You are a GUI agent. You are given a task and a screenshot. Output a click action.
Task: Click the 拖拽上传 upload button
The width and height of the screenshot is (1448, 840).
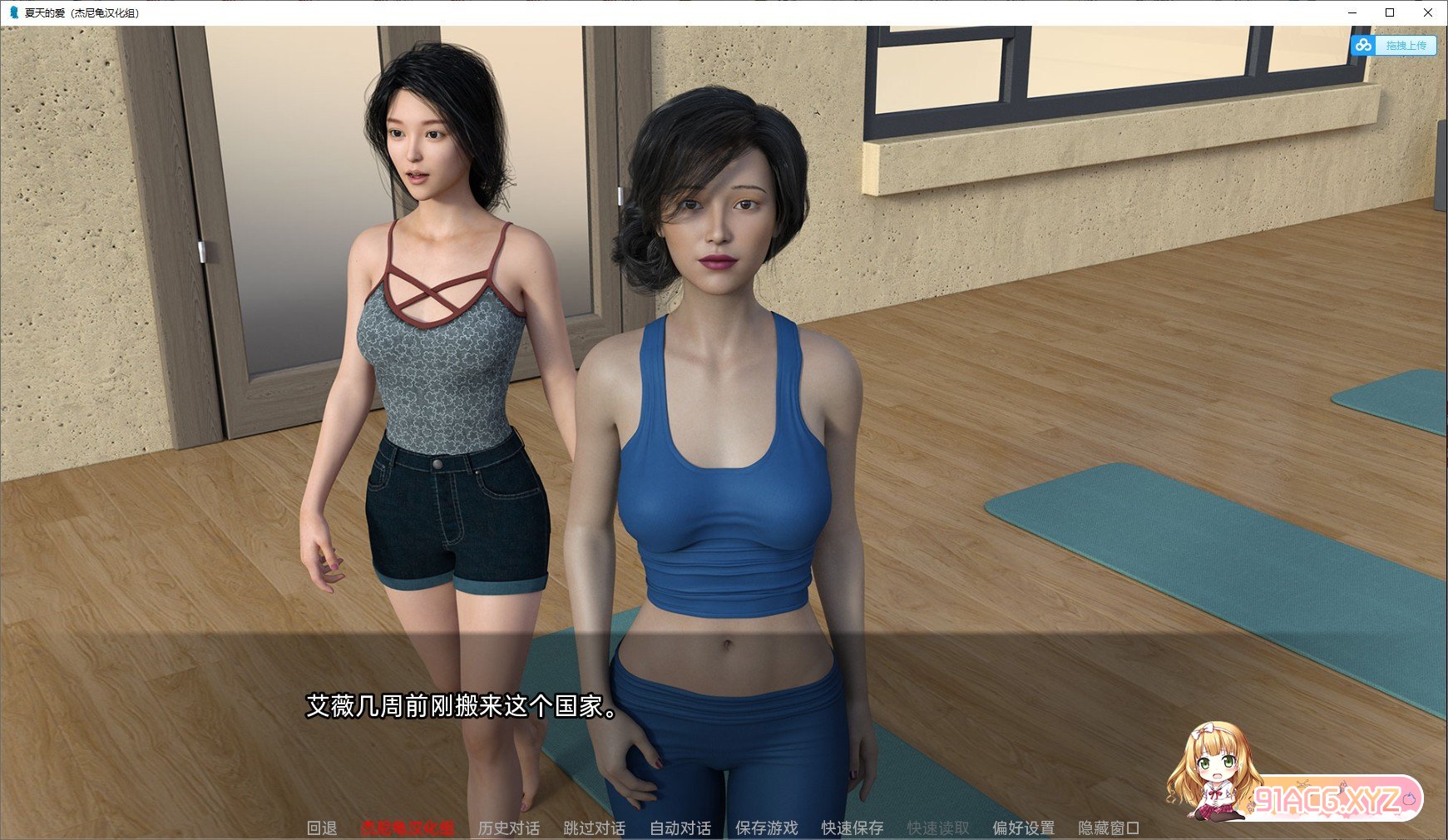(1406, 46)
